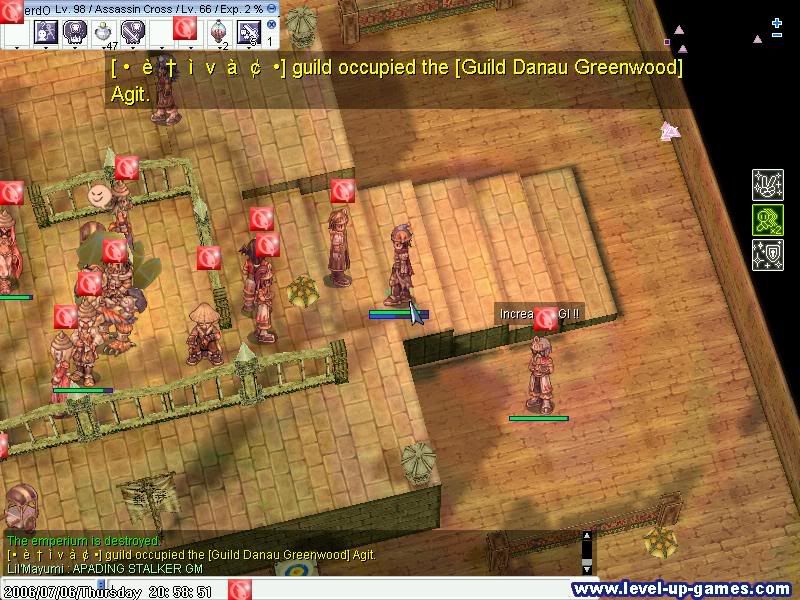Zoom out the minimap with the minus button
This screenshot has height=600, width=800.
pyautogui.click(x=777, y=37)
